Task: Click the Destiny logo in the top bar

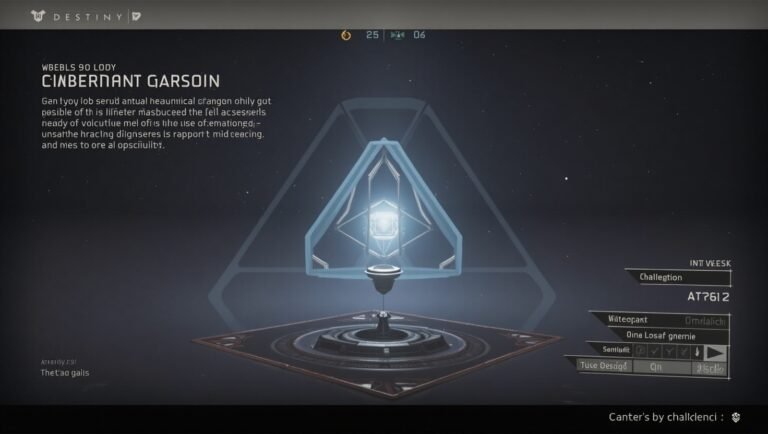Action: point(39,15)
